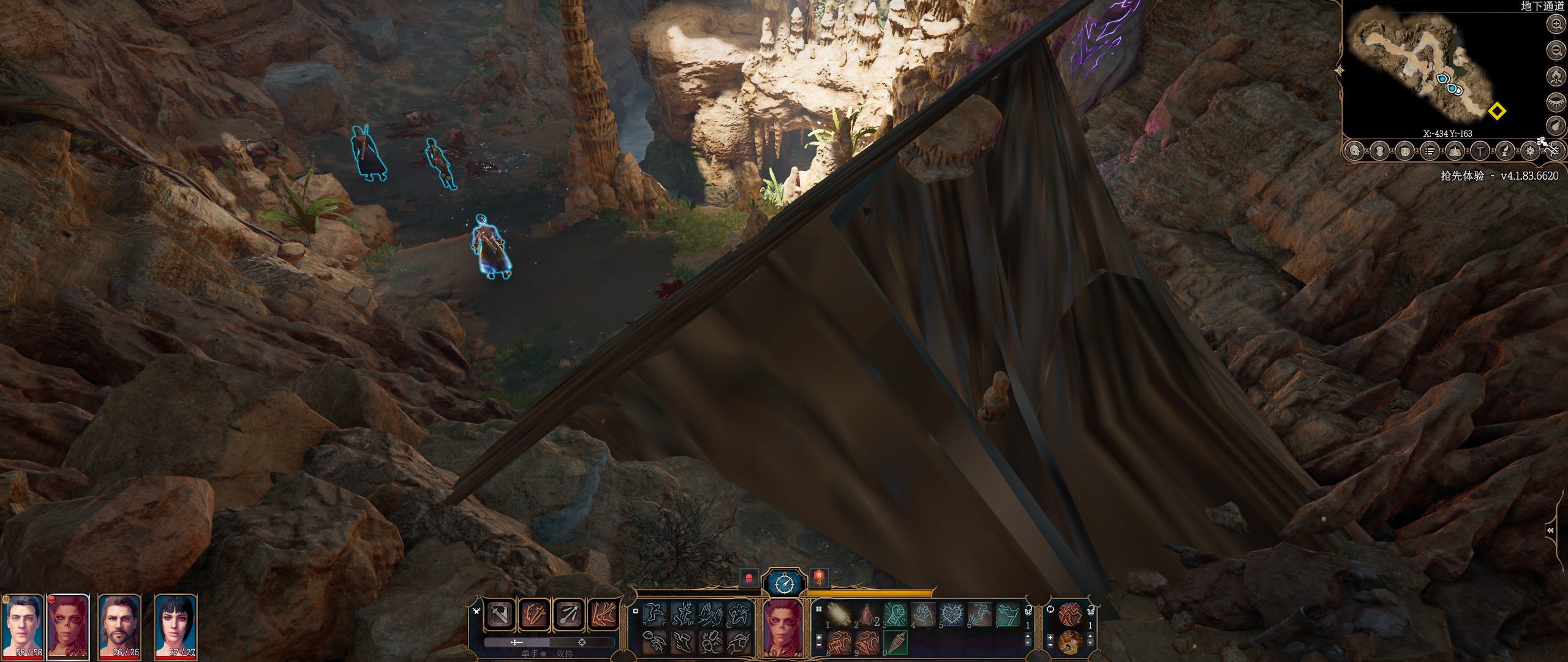Open the hammer crafting icon below the minimap
1568x662 pixels.
click(1480, 150)
